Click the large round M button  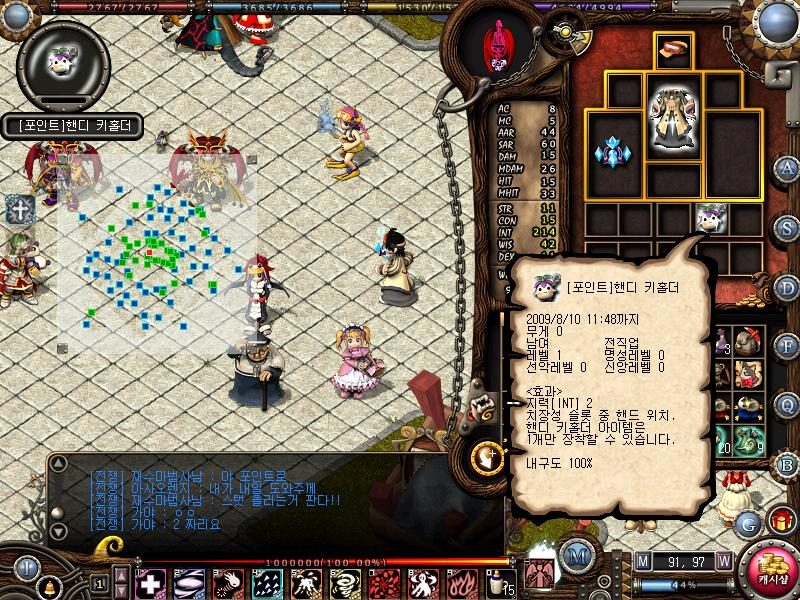coord(575,554)
